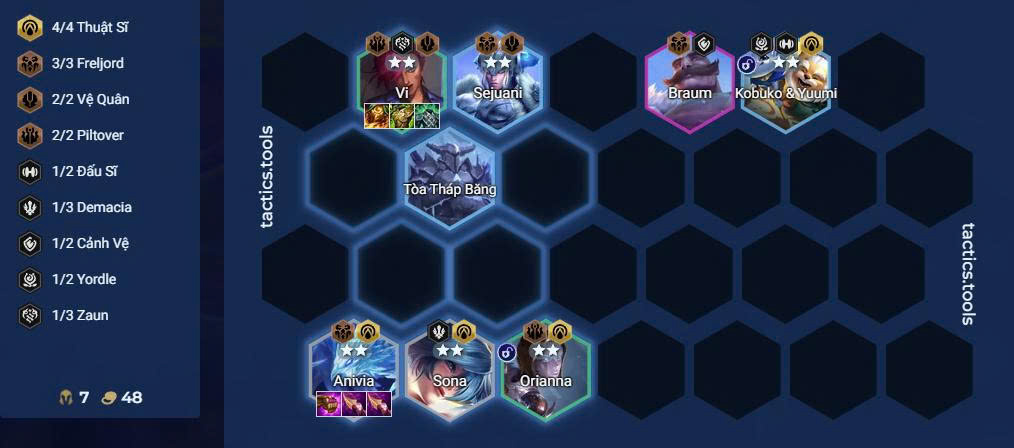
Task: Click the Orianna champion hex
Action: coord(545,370)
